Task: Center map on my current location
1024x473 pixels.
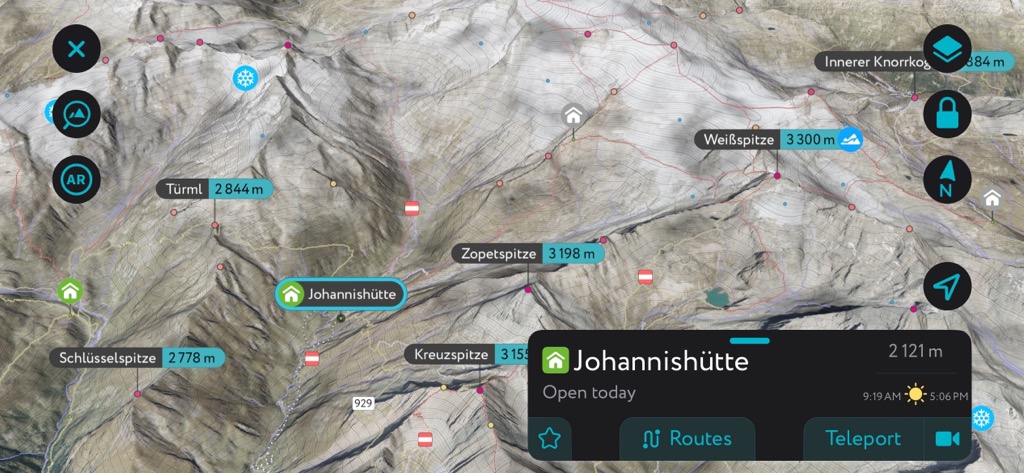Action: 947,288
